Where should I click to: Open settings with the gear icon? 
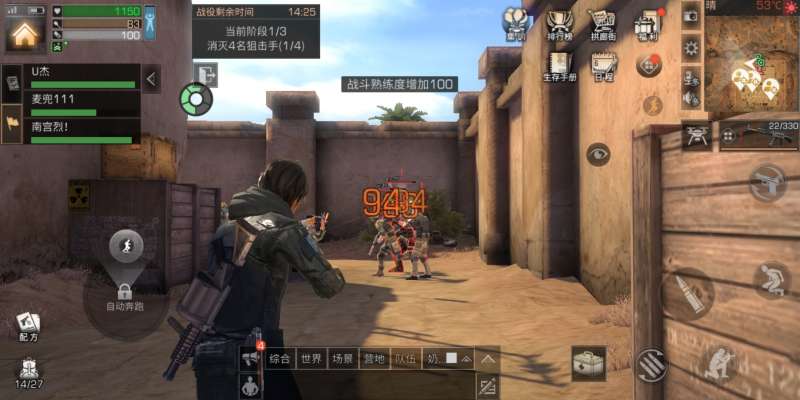(690, 47)
